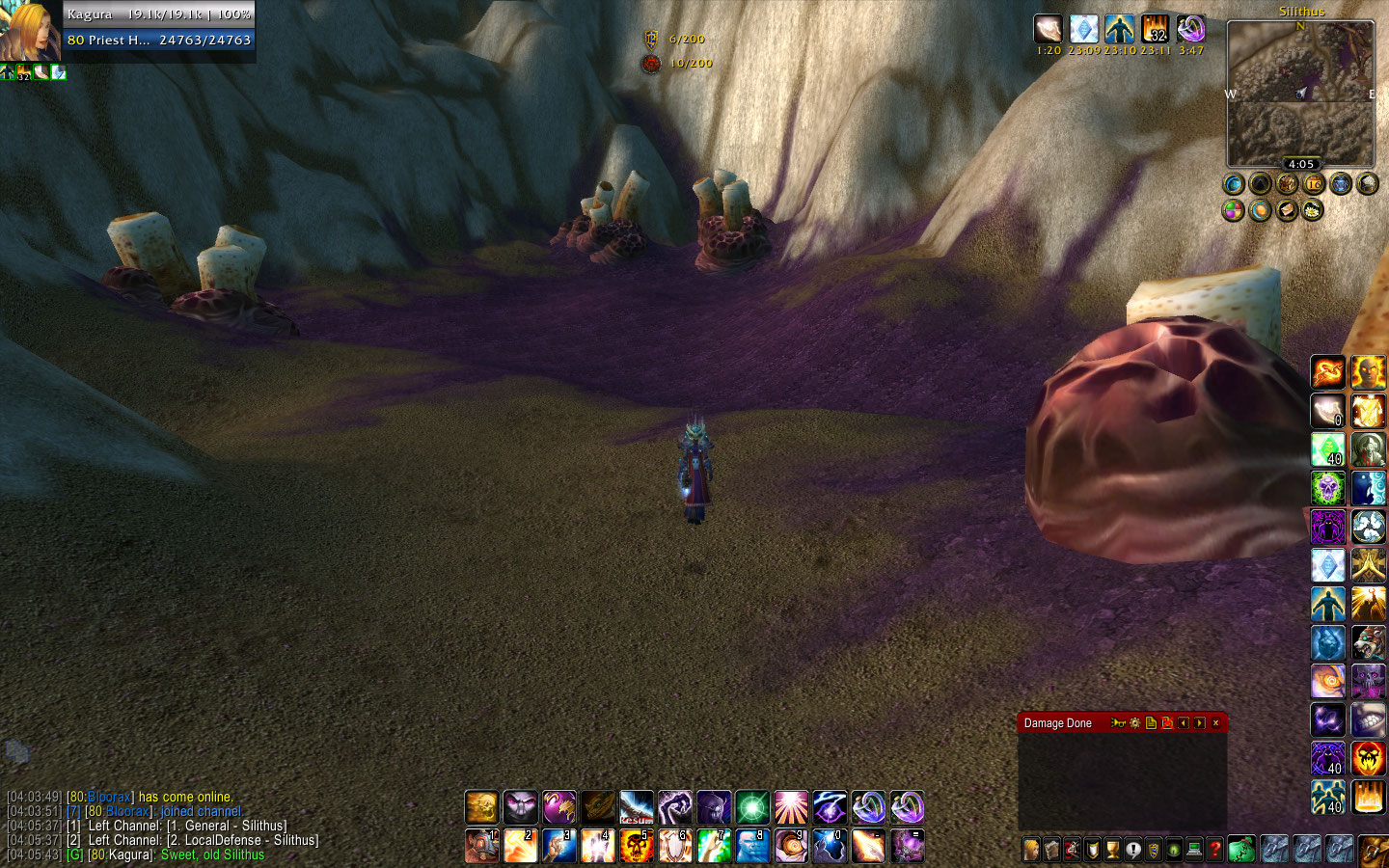Screen dimensions: 1389x868
Task: Cast the flaming skull spell in slot 5
Action: pos(636,846)
